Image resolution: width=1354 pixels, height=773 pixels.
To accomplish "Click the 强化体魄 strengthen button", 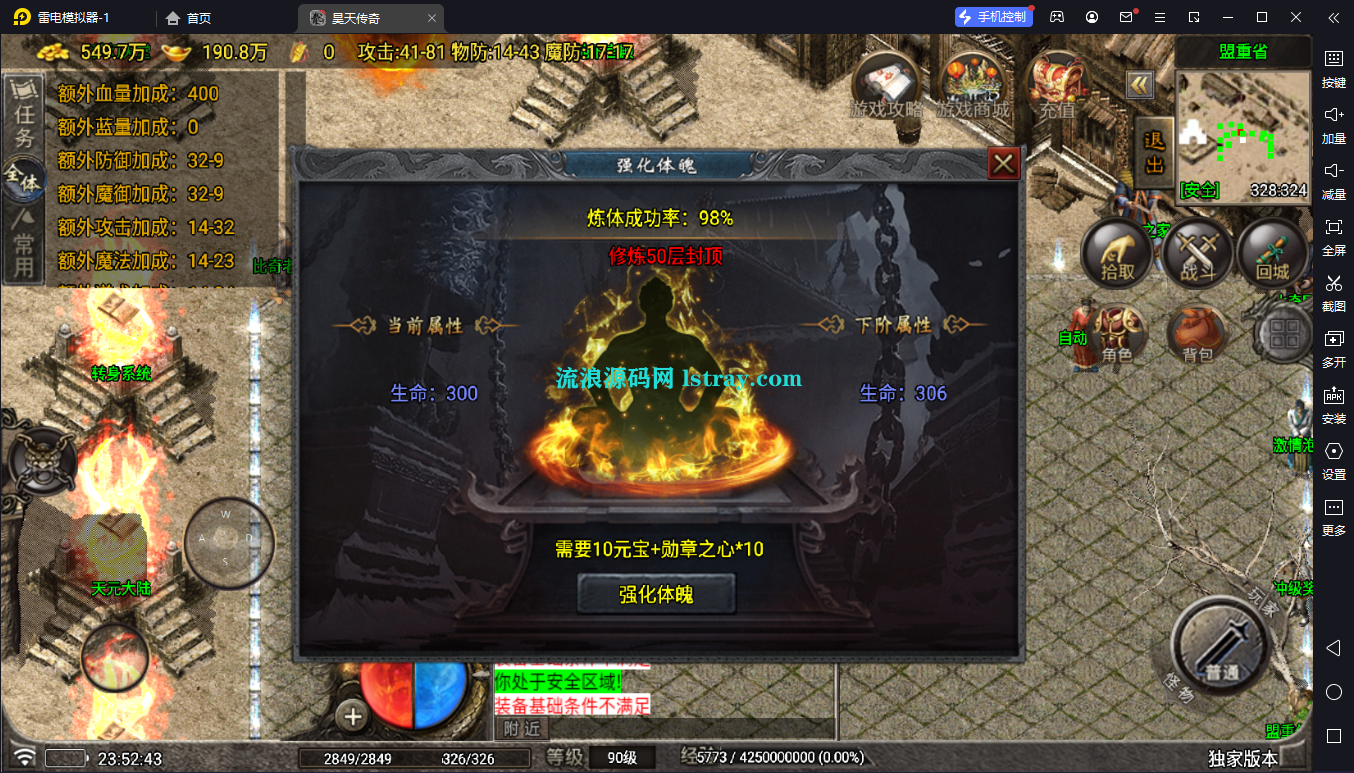I will point(656,594).
